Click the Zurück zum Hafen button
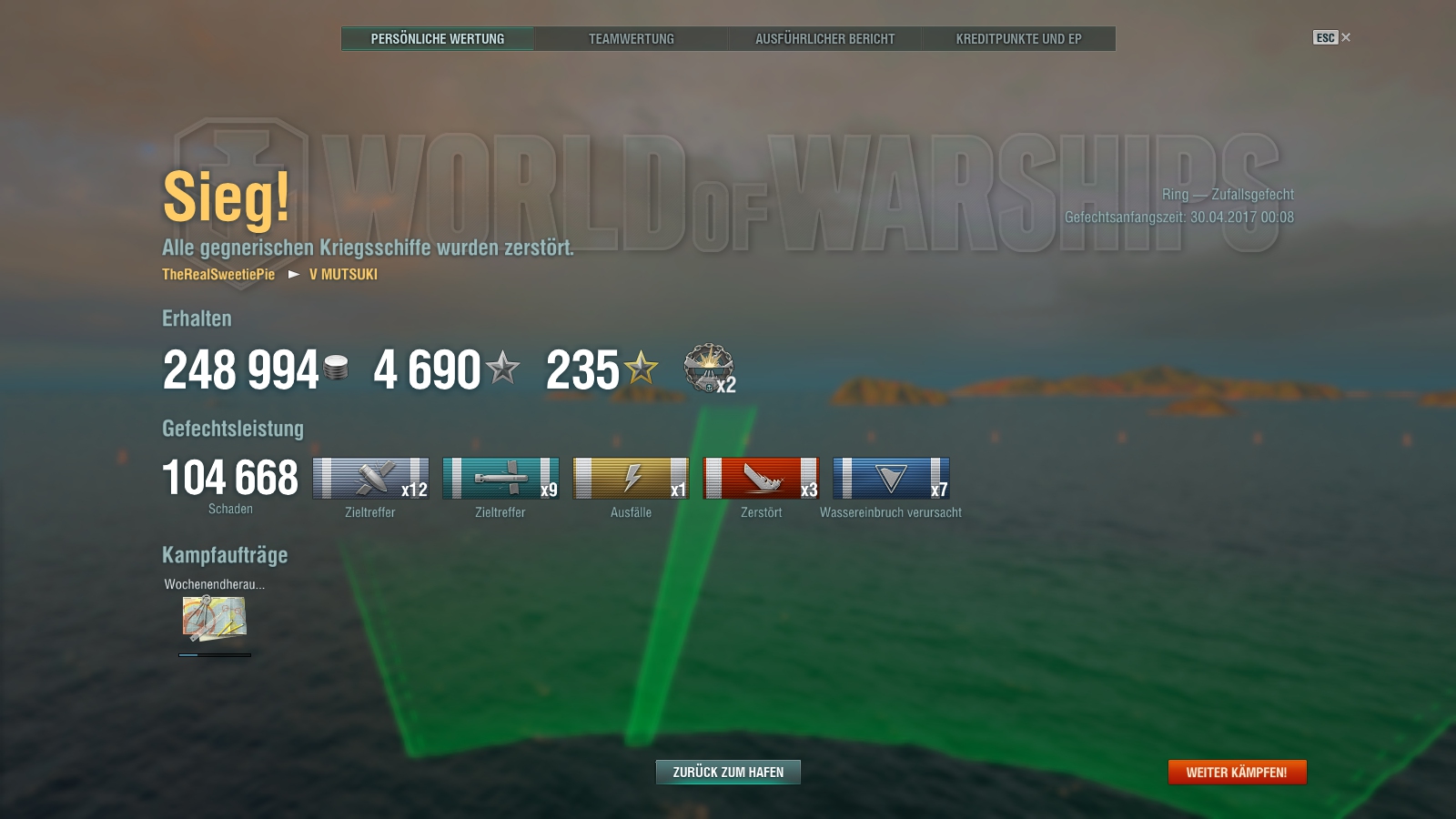Viewport: 1456px width, 819px height. (x=728, y=772)
